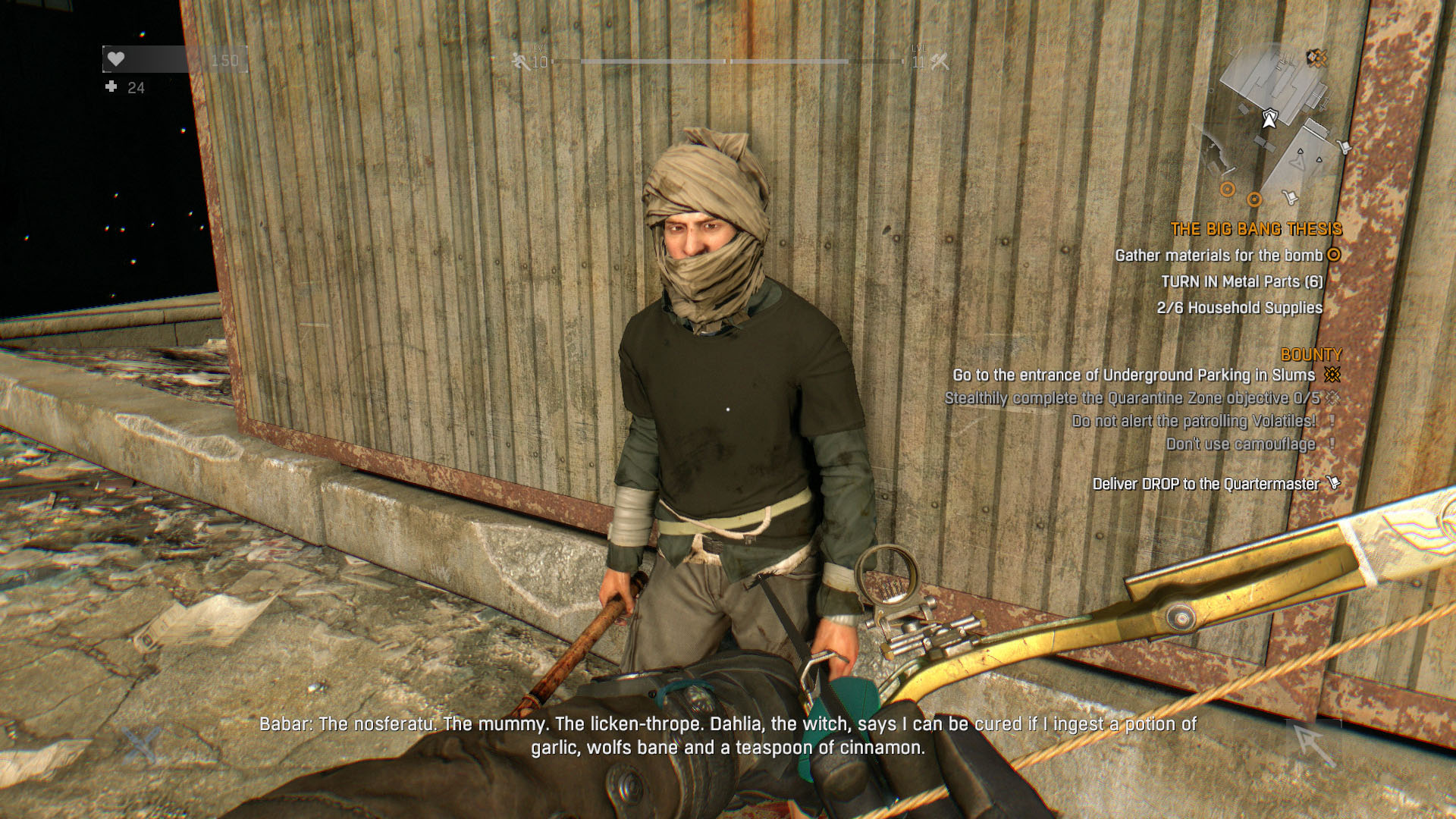The width and height of the screenshot is (1456, 819).
Task: Click the Don't use camouflage condition
Action: (1240, 444)
